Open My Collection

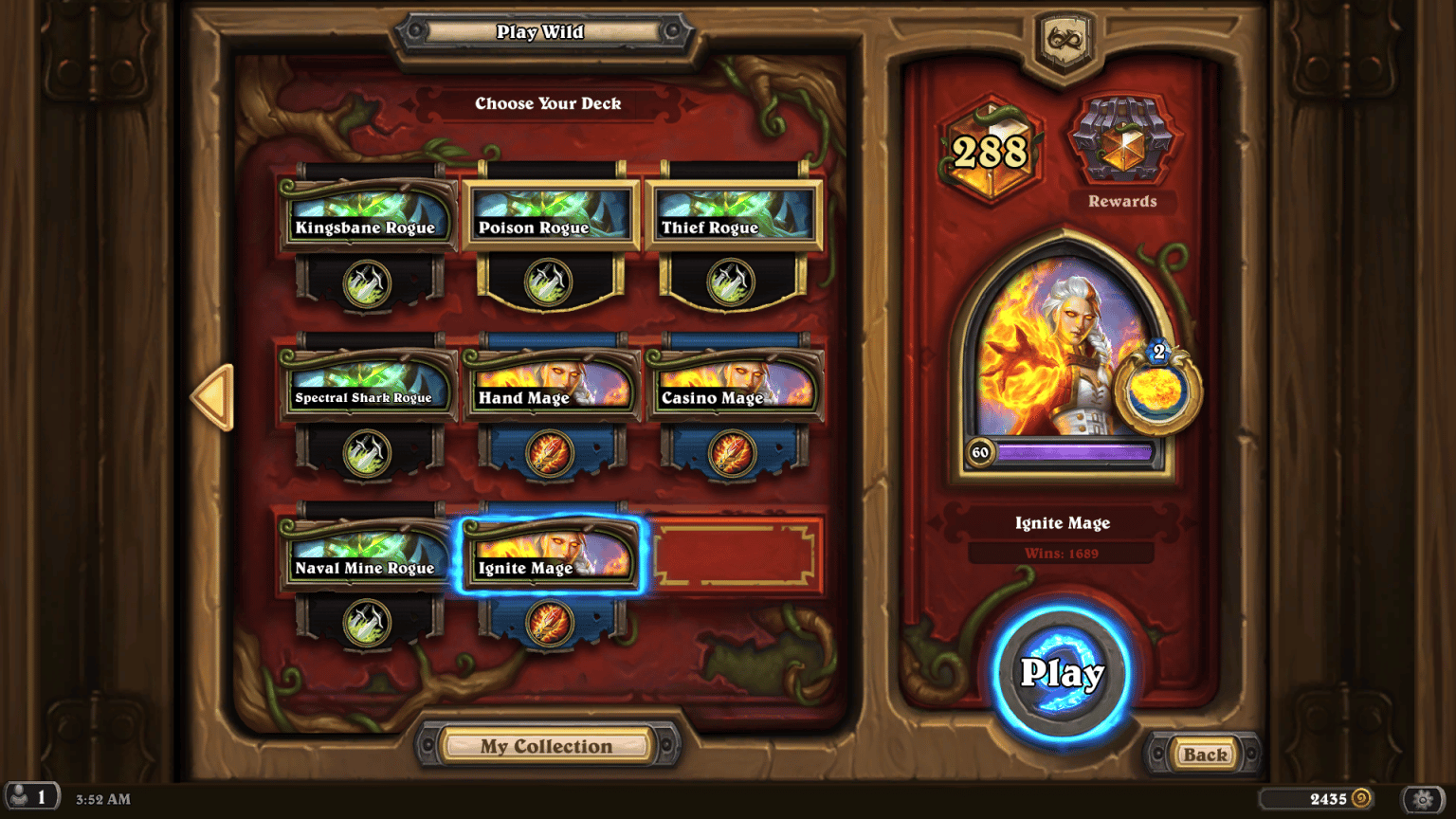[x=550, y=746]
